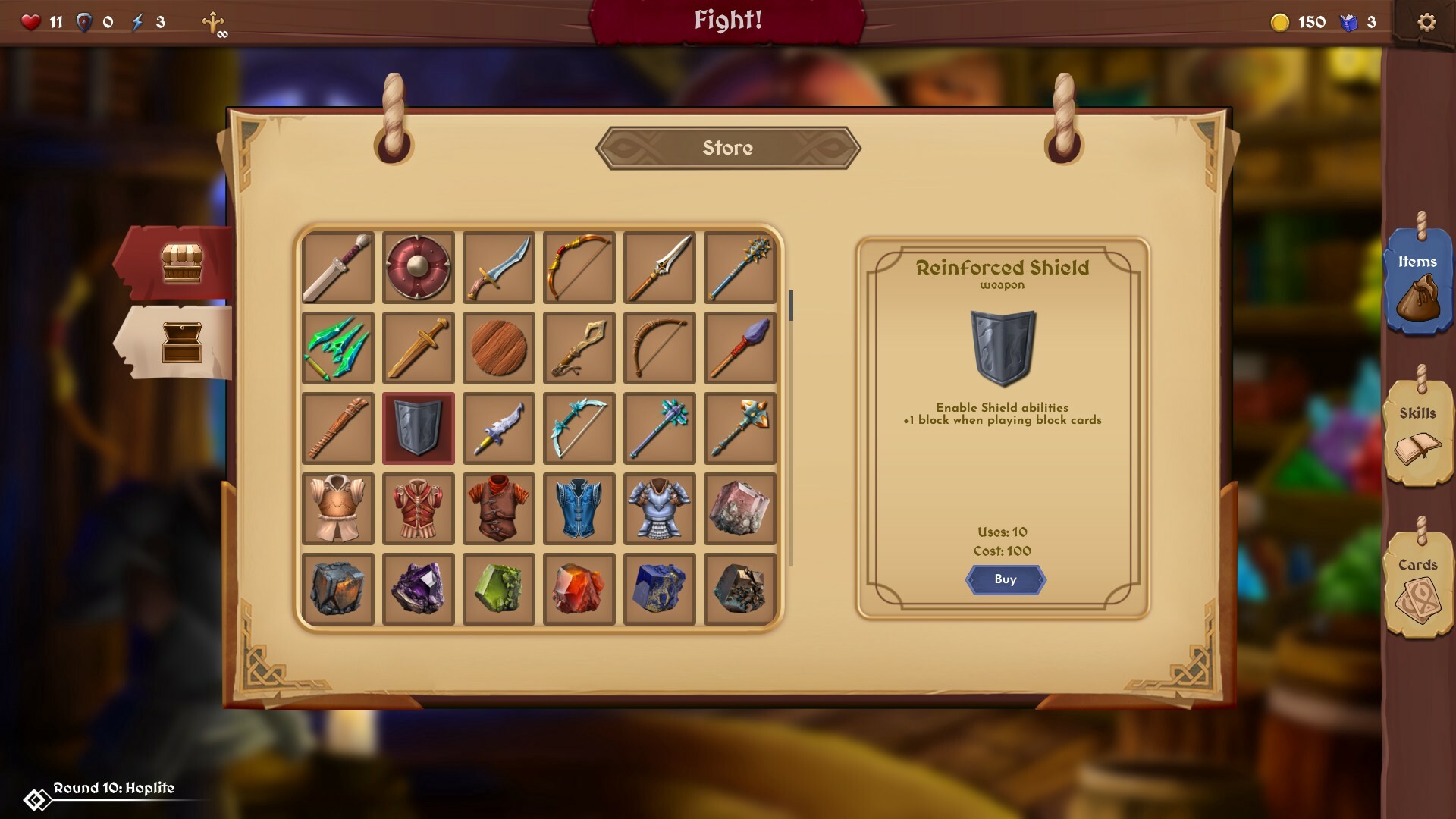Select the wooden club weapon
The width and height of the screenshot is (1456, 819).
pyautogui.click(x=337, y=428)
